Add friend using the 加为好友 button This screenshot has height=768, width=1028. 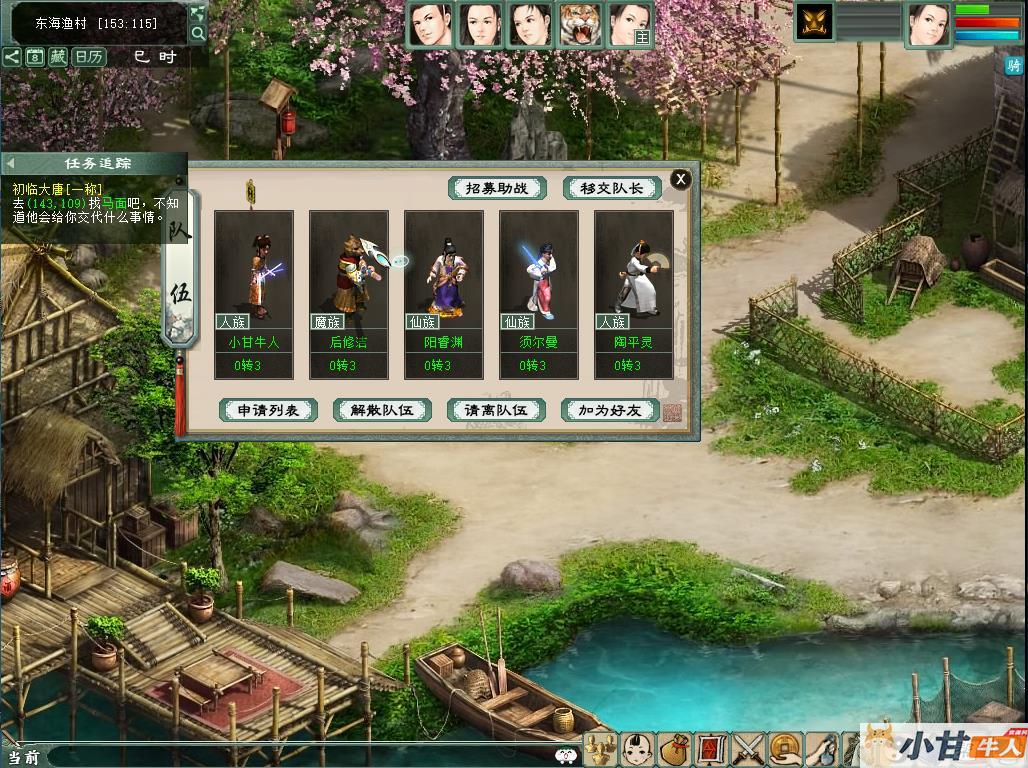610,410
